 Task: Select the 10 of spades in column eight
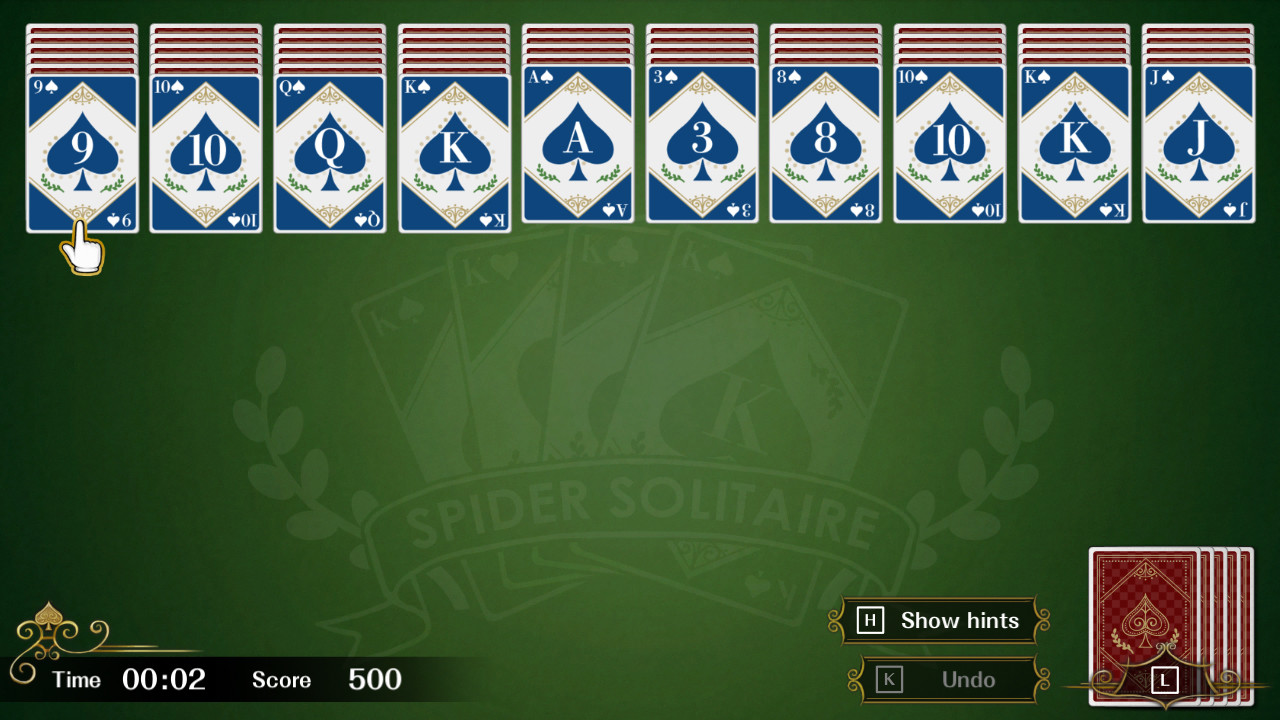point(949,150)
